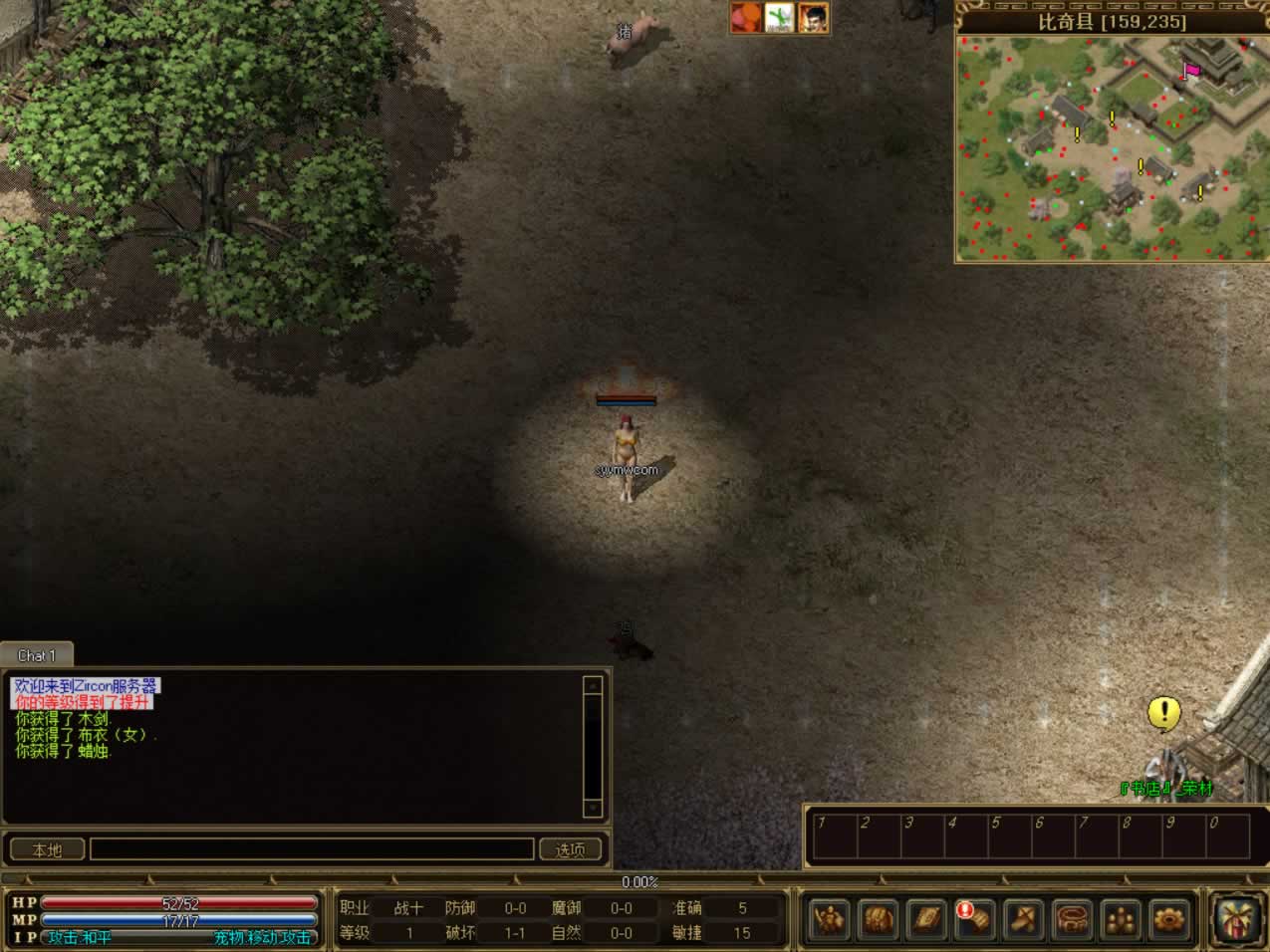Screen dimensions: 1270x952
Task: Click the 本地 chat channel button
Action: (x=47, y=849)
